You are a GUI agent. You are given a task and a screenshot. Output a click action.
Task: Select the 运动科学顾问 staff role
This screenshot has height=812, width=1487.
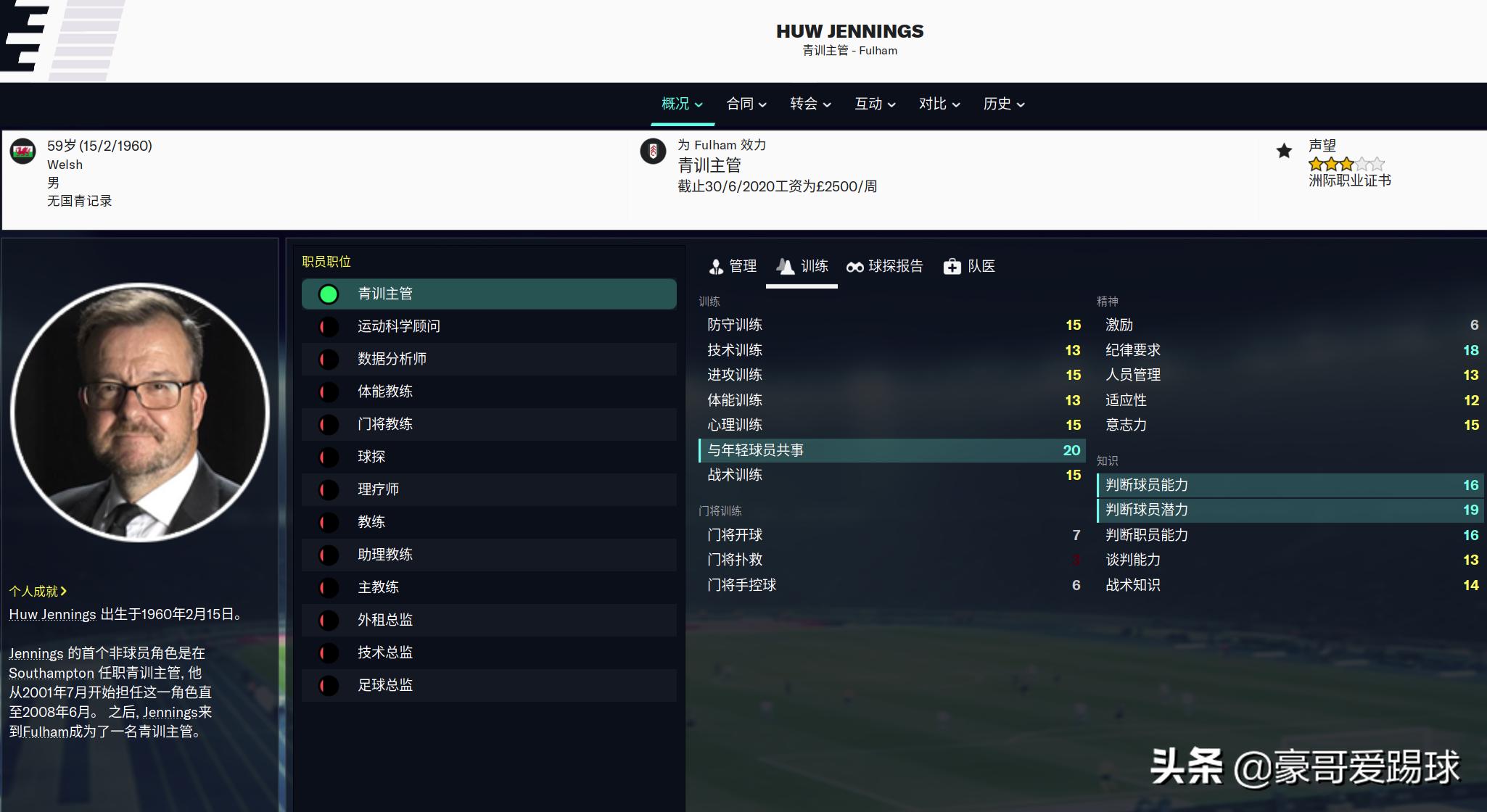click(398, 326)
